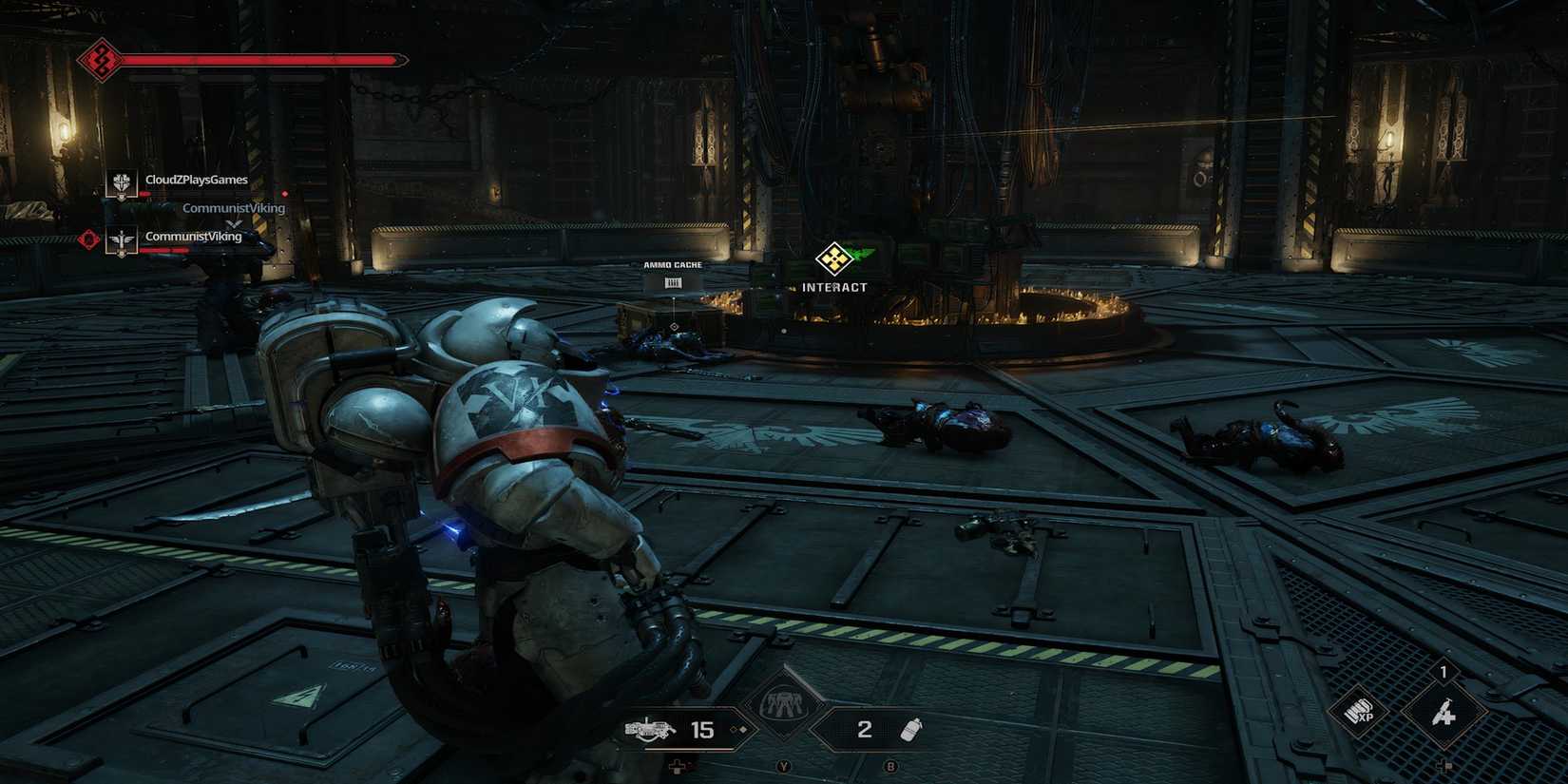This screenshot has height=784, width=1568.
Task: Click the red skull emblem beside the health bar
Action: pos(100,61)
